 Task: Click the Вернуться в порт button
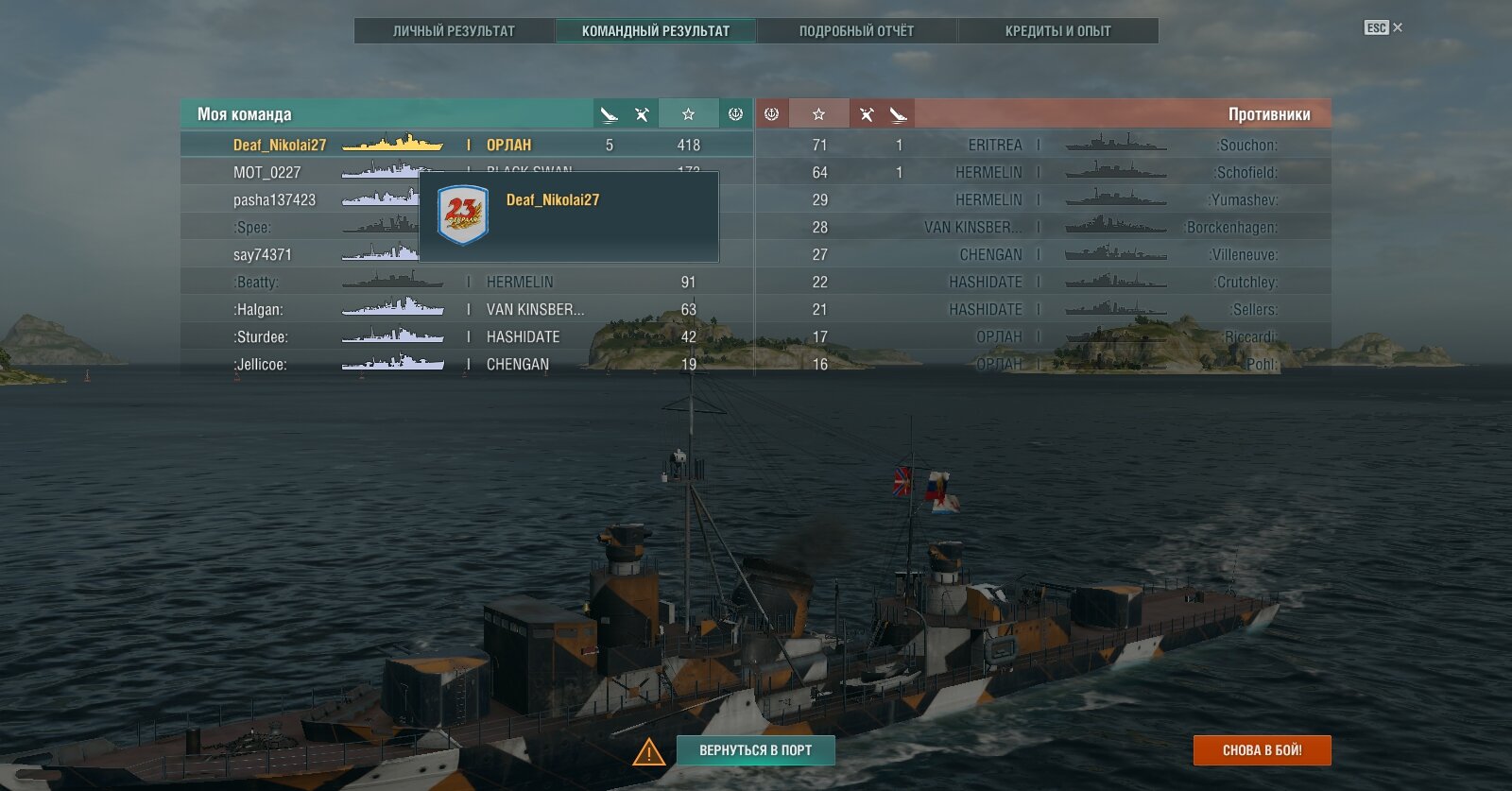(755, 750)
